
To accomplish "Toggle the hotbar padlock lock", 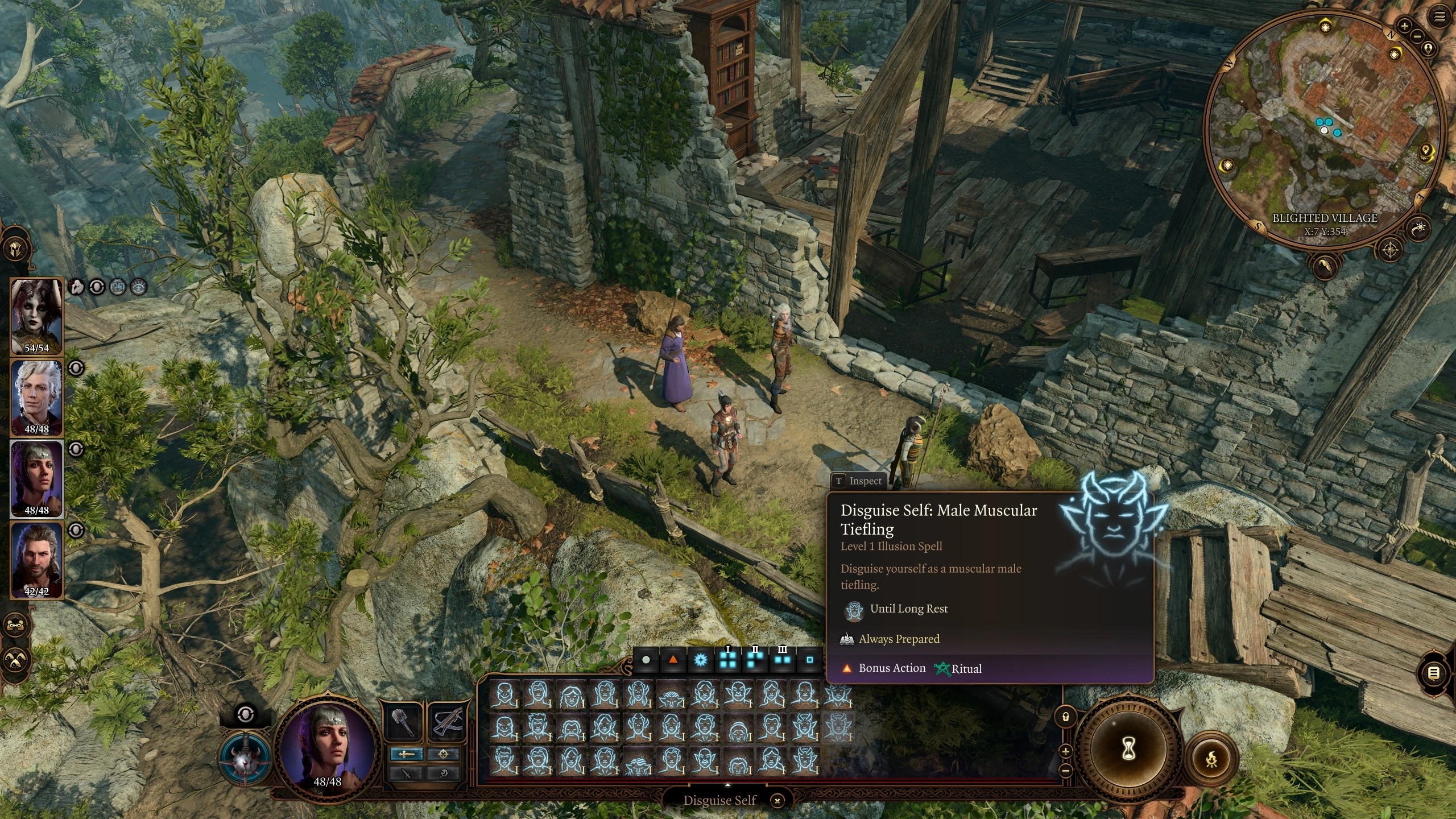I will (x=1066, y=717).
